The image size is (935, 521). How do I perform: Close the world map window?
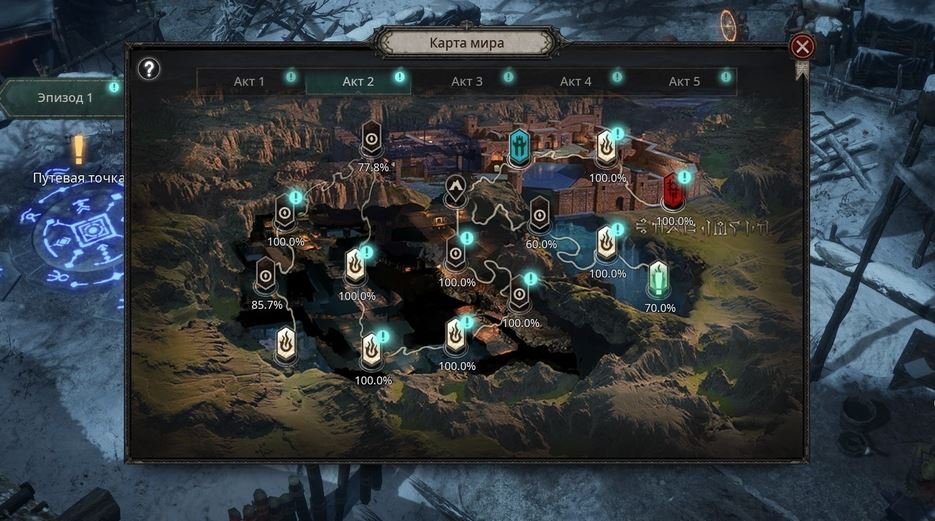tap(802, 46)
